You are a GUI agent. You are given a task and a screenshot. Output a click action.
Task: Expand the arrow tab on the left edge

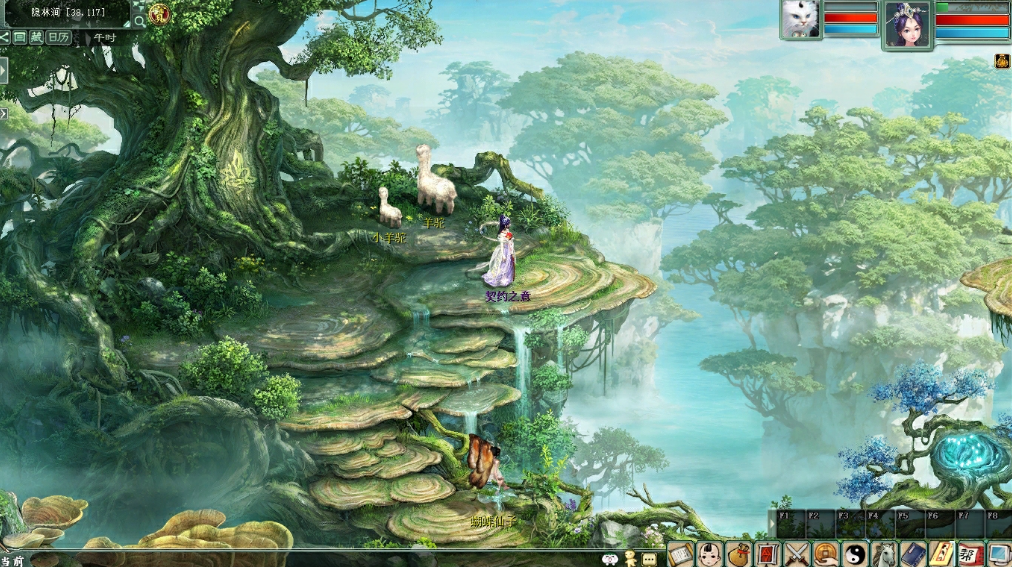pos(3,71)
